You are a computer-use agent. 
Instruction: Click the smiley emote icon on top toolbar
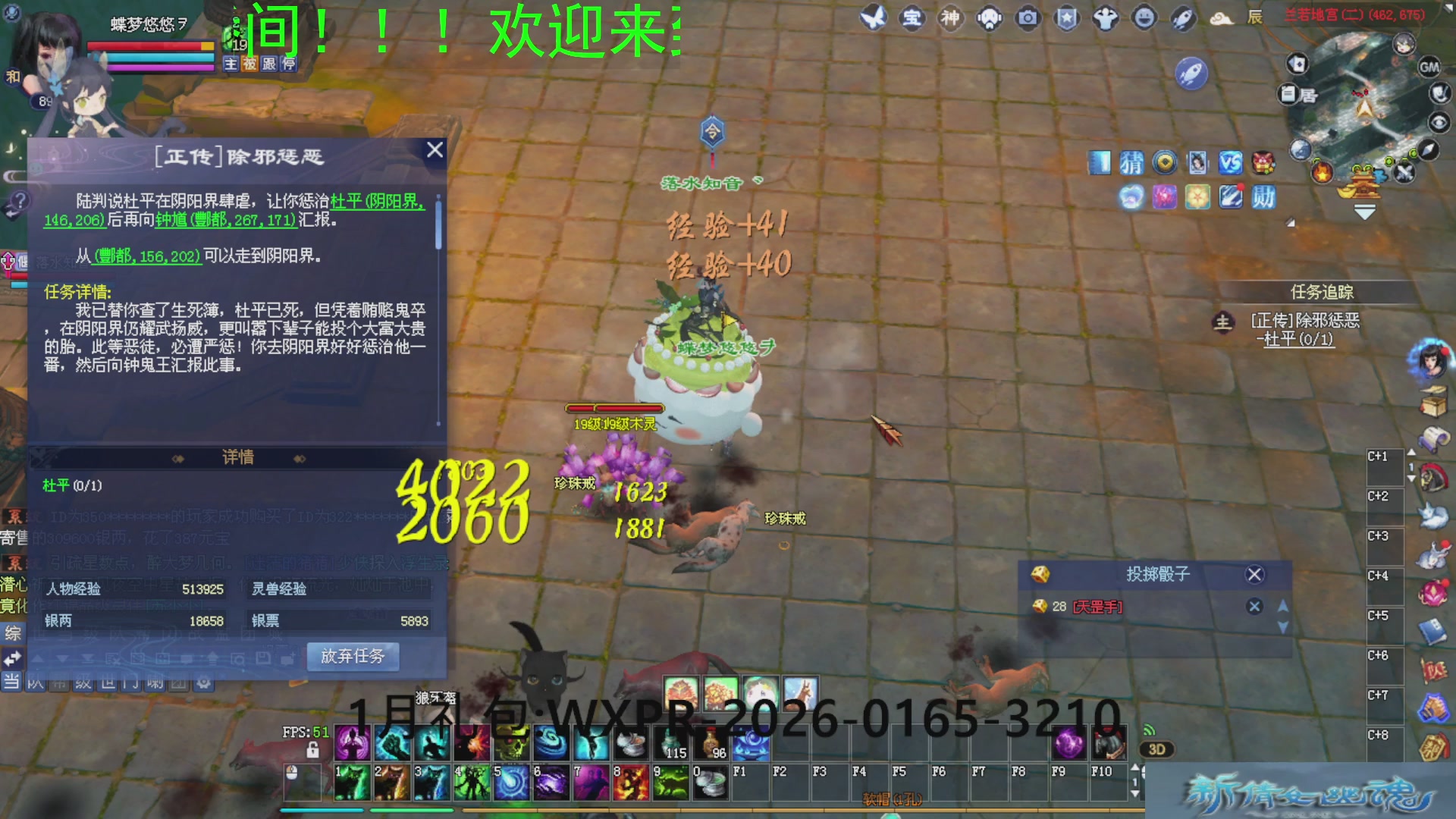pos(1143,19)
